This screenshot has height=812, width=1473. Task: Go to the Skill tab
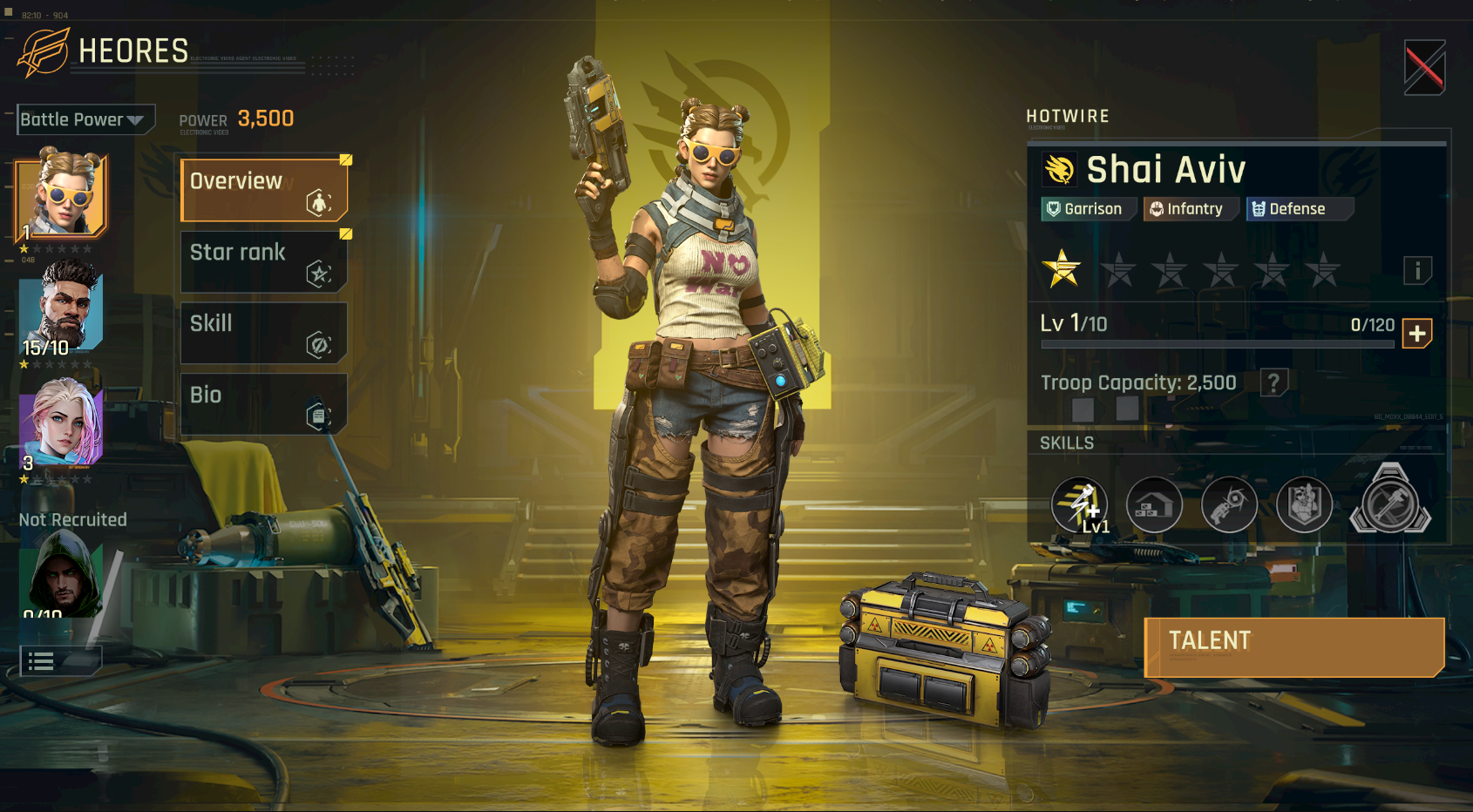(x=263, y=333)
